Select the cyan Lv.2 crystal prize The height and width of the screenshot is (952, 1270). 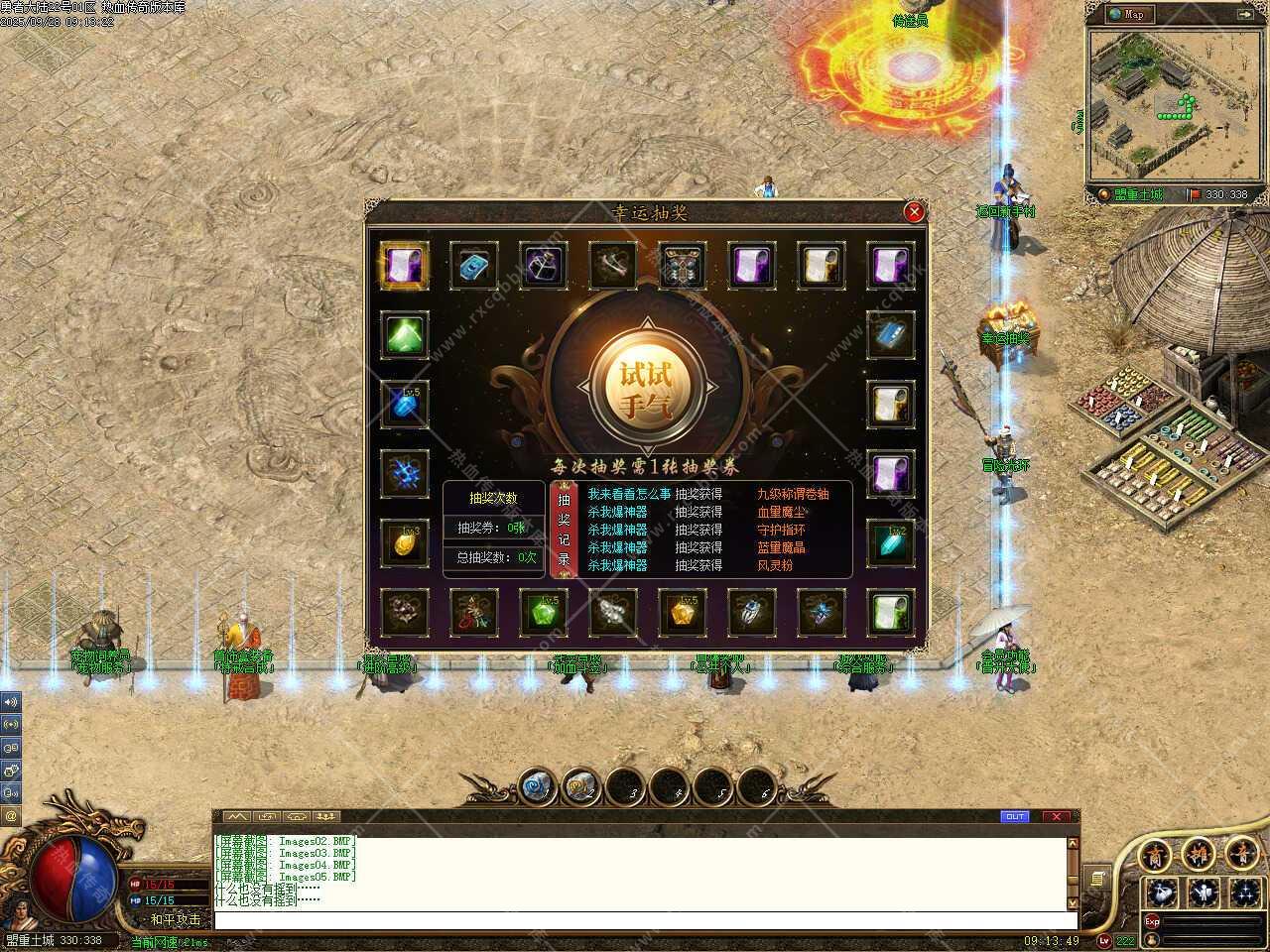[890, 542]
